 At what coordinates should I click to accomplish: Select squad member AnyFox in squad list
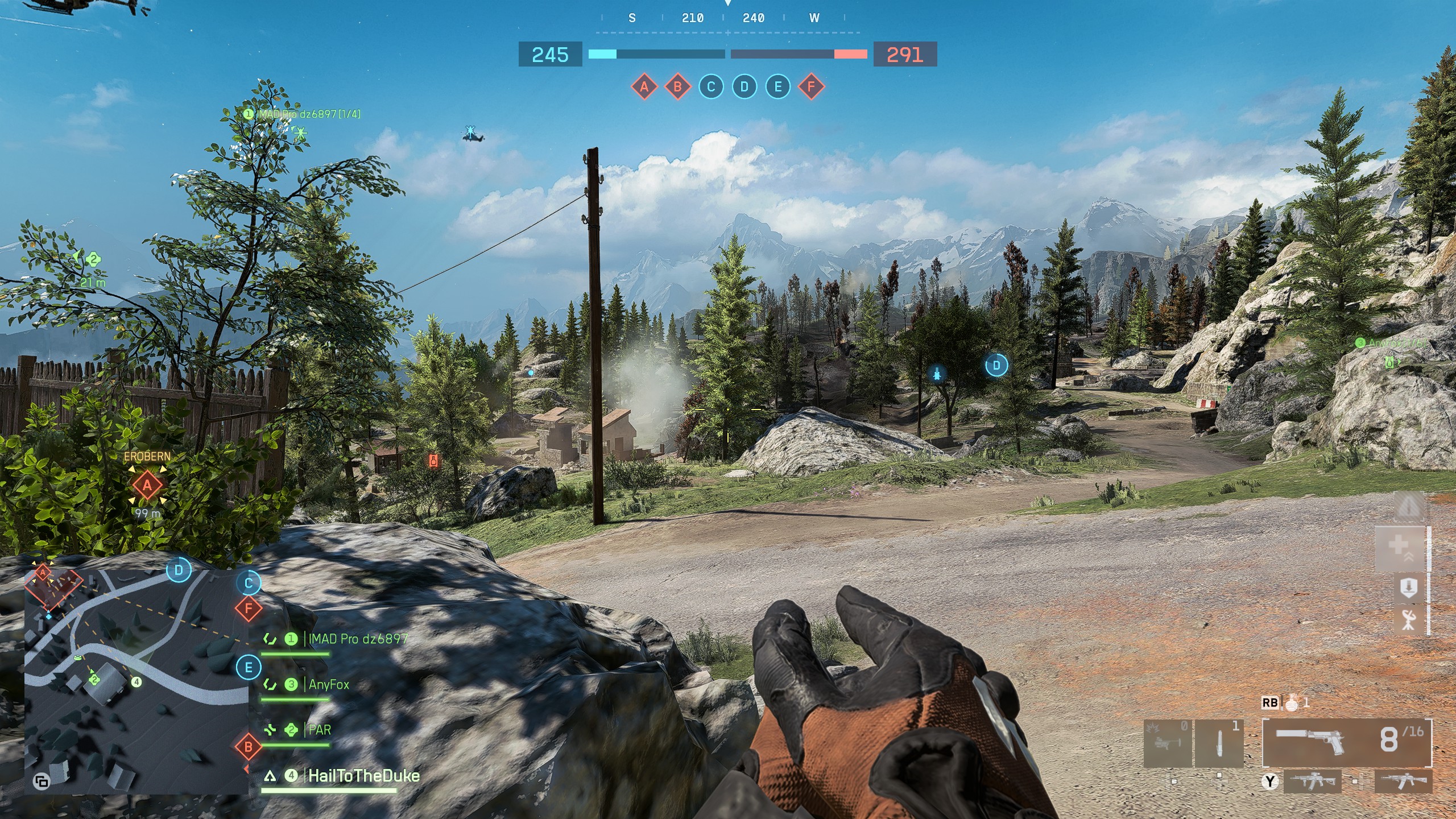[329, 684]
